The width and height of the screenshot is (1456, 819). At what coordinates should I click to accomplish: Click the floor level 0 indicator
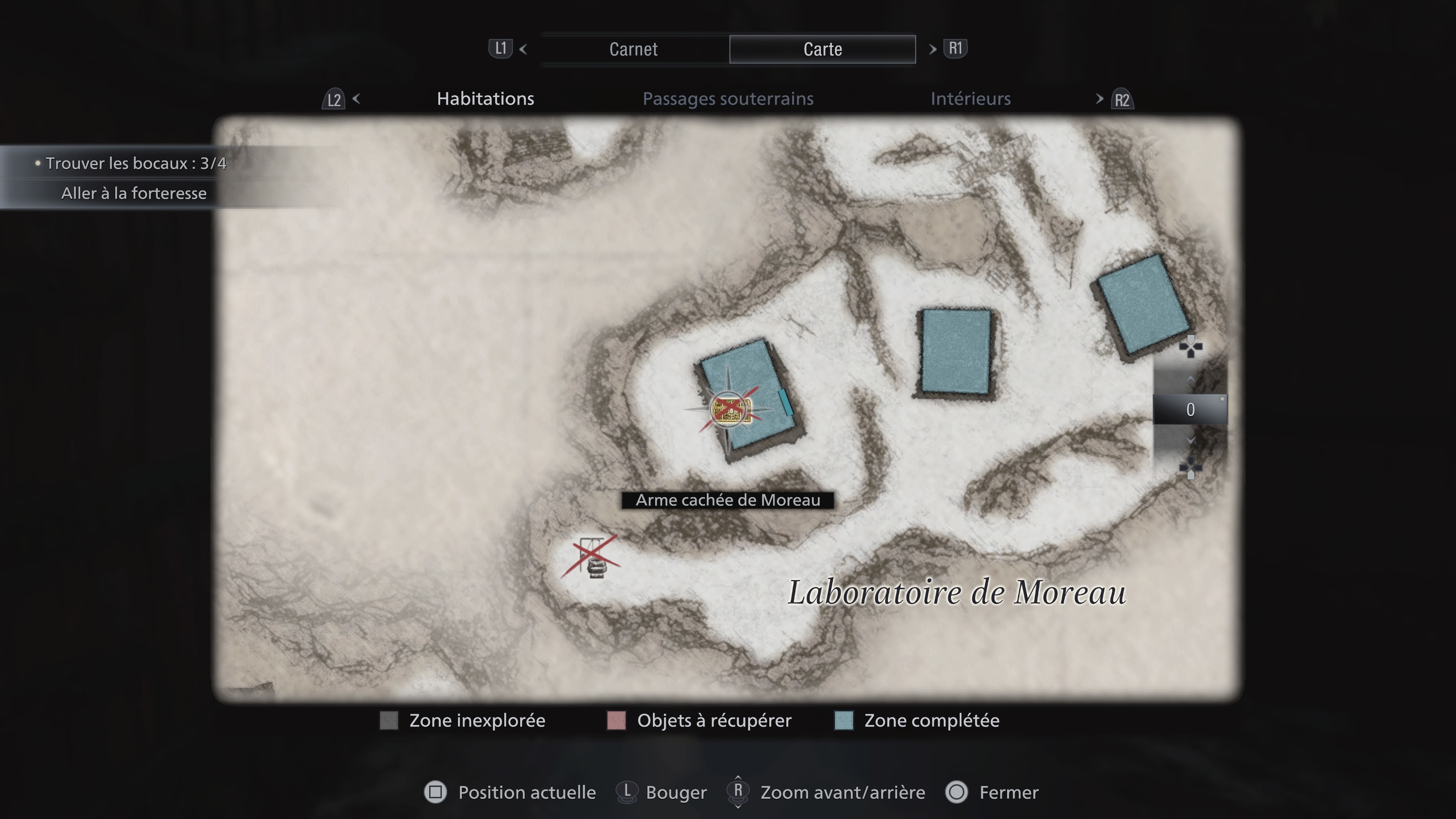pyautogui.click(x=1190, y=409)
